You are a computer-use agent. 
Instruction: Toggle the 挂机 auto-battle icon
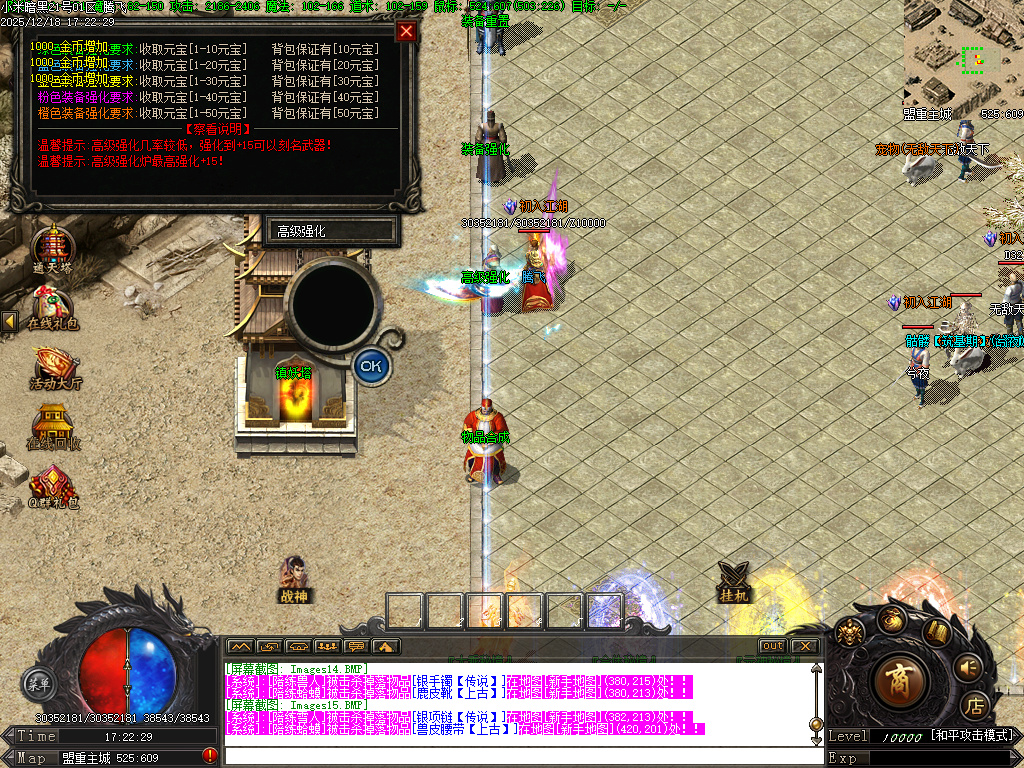(735, 580)
